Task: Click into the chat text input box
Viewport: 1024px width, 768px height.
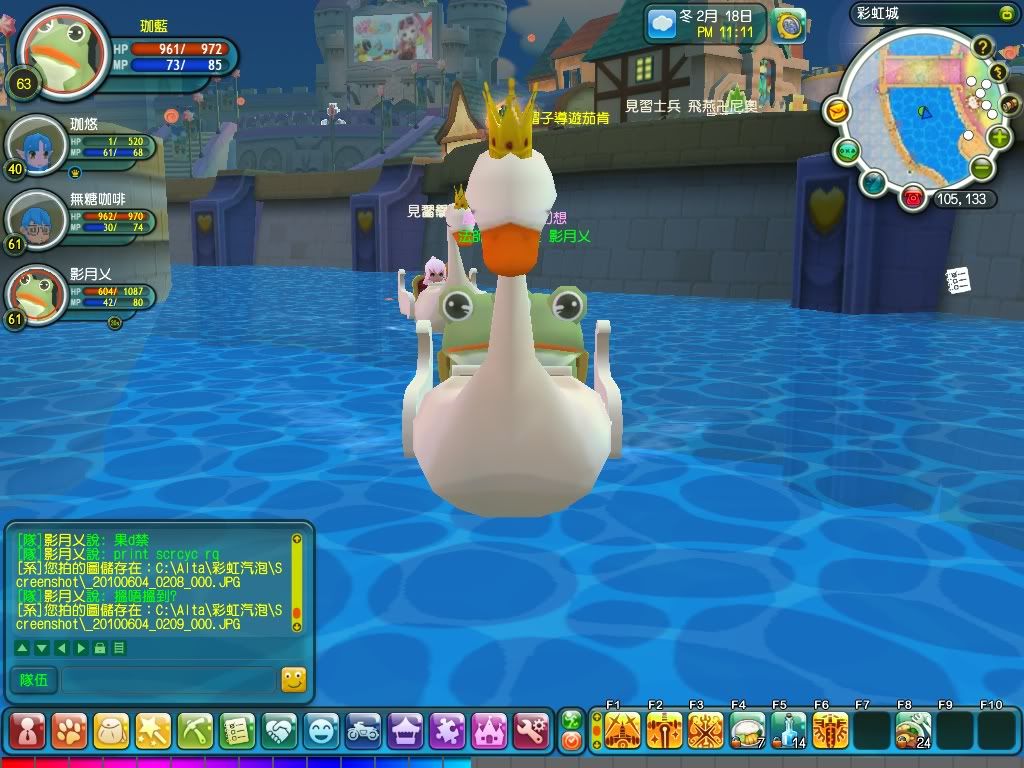Action: (x=167, y=680)
